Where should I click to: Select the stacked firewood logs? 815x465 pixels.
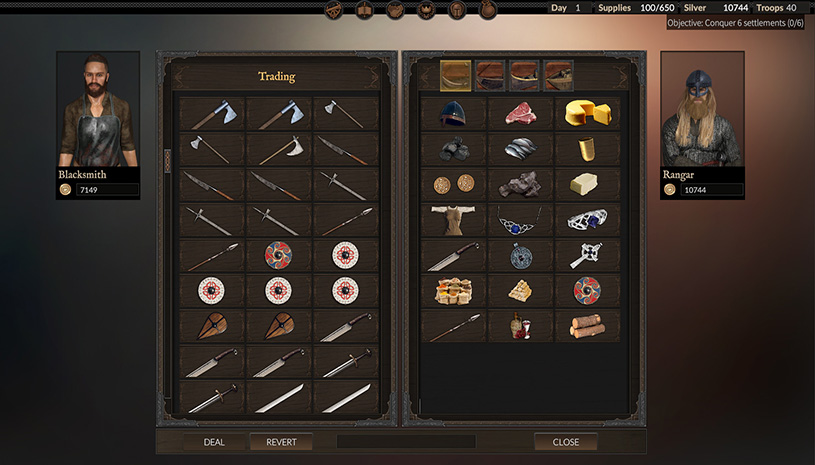point(587,325)
